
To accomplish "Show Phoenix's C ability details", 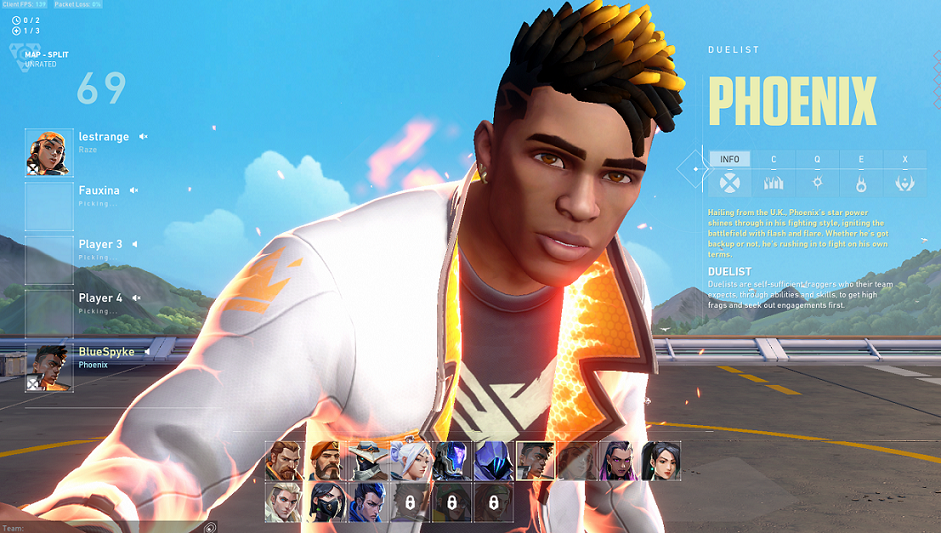I will [773, 159].
